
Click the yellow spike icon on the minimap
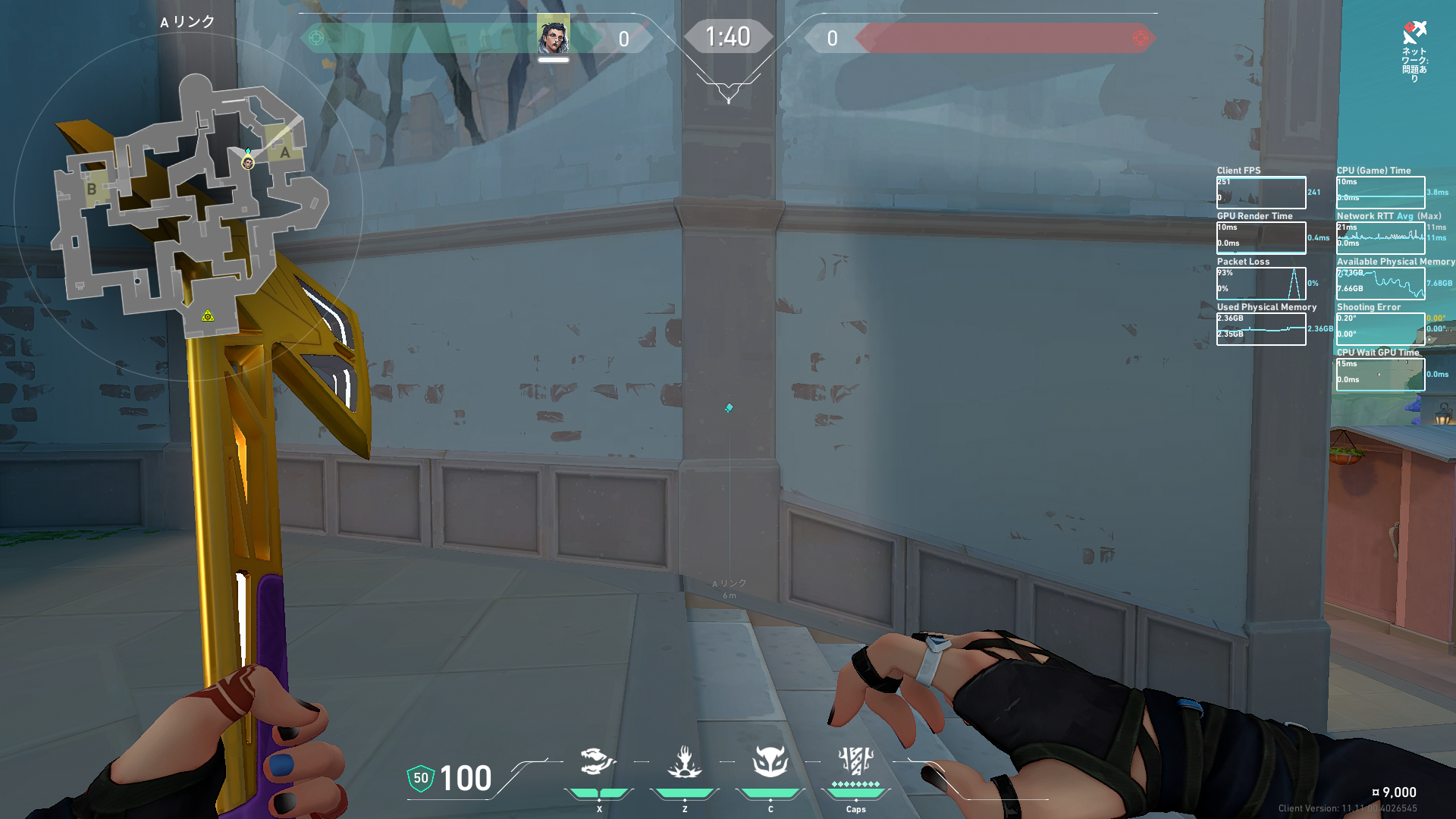pos(208,315)
